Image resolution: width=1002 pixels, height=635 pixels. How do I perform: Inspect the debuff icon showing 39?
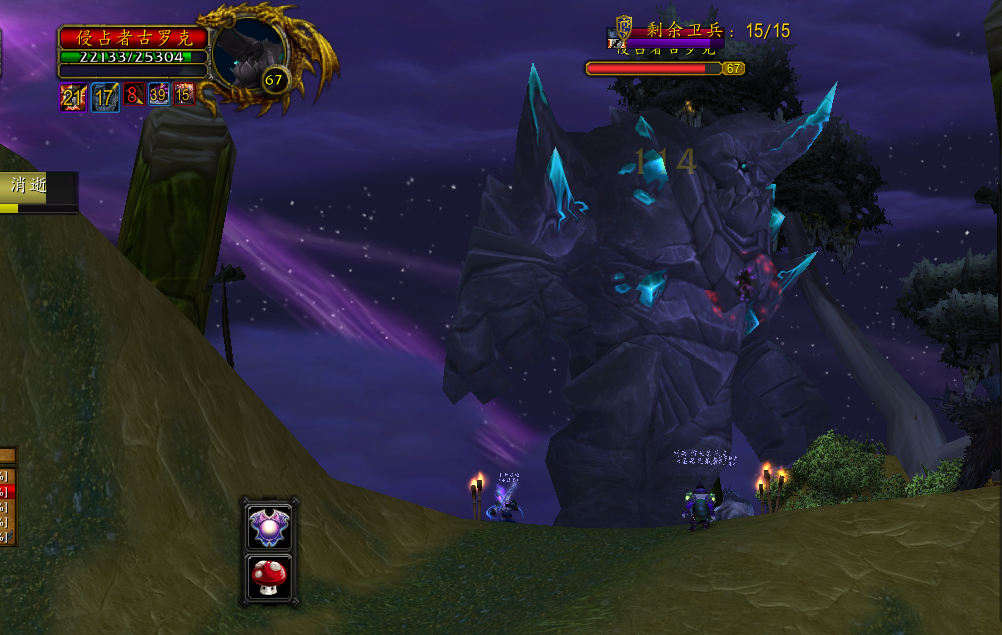point(159,95)
